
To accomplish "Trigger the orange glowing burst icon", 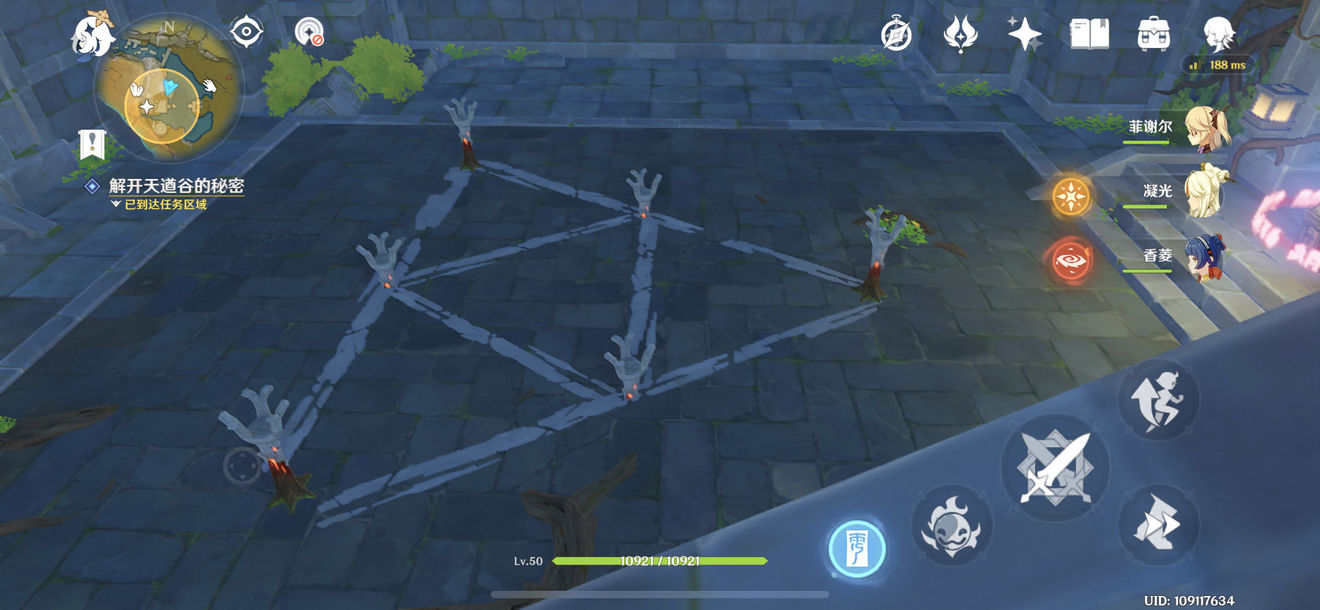I will point(1072,197).
